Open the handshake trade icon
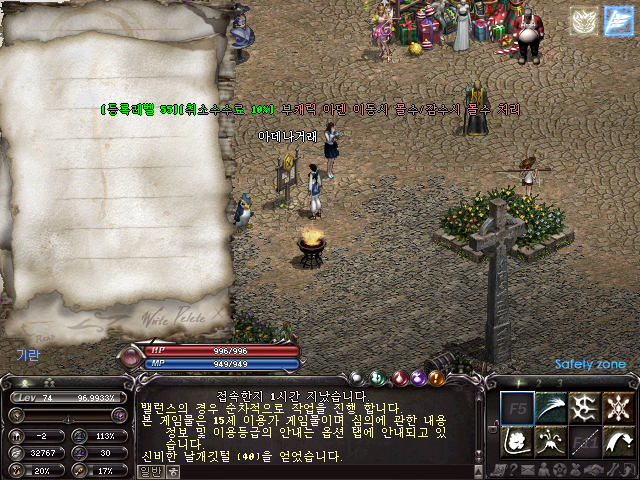 [593, 468]
